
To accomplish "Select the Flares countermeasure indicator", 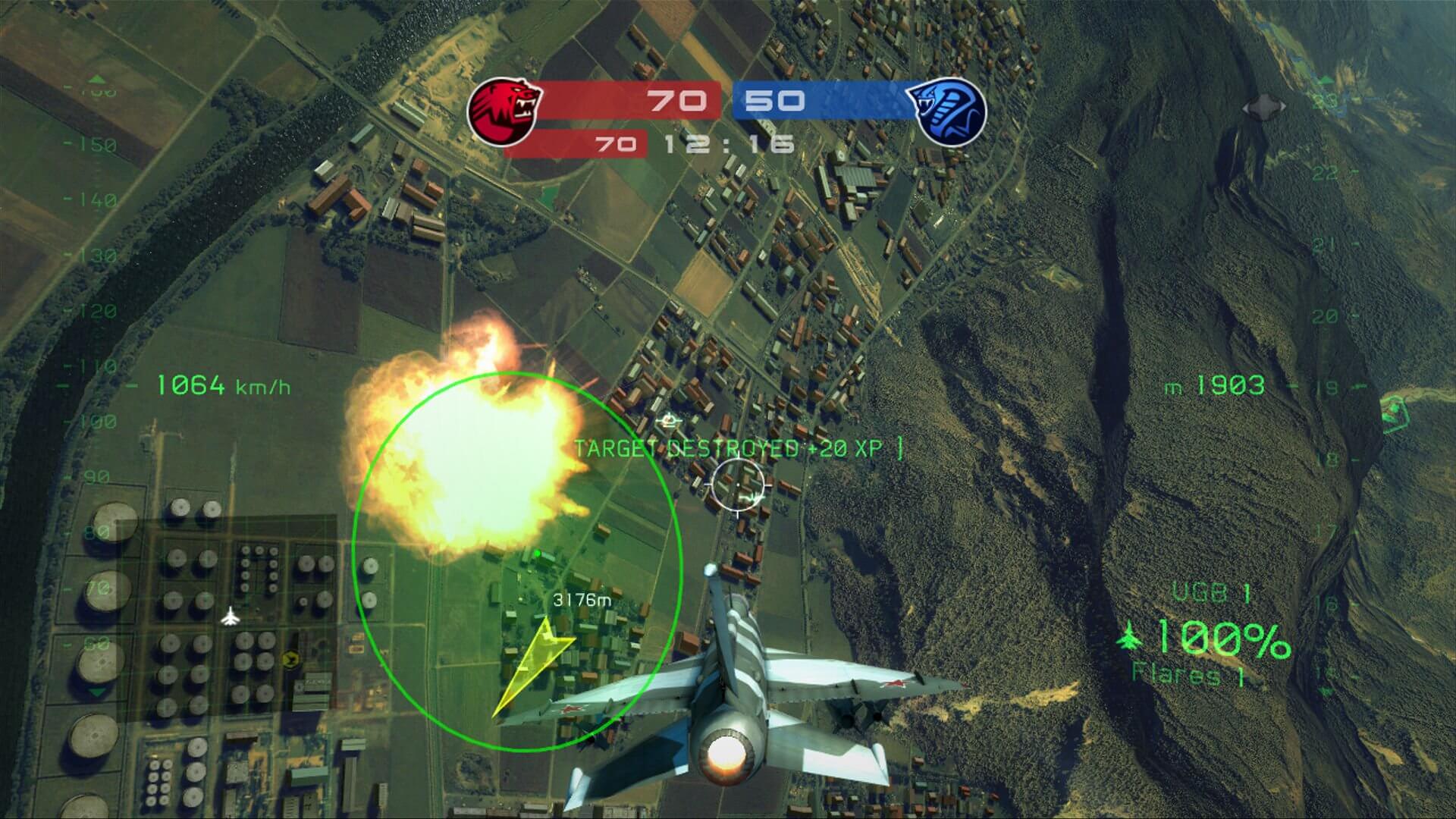I will pyautogui.click(x=1188, y=673).
